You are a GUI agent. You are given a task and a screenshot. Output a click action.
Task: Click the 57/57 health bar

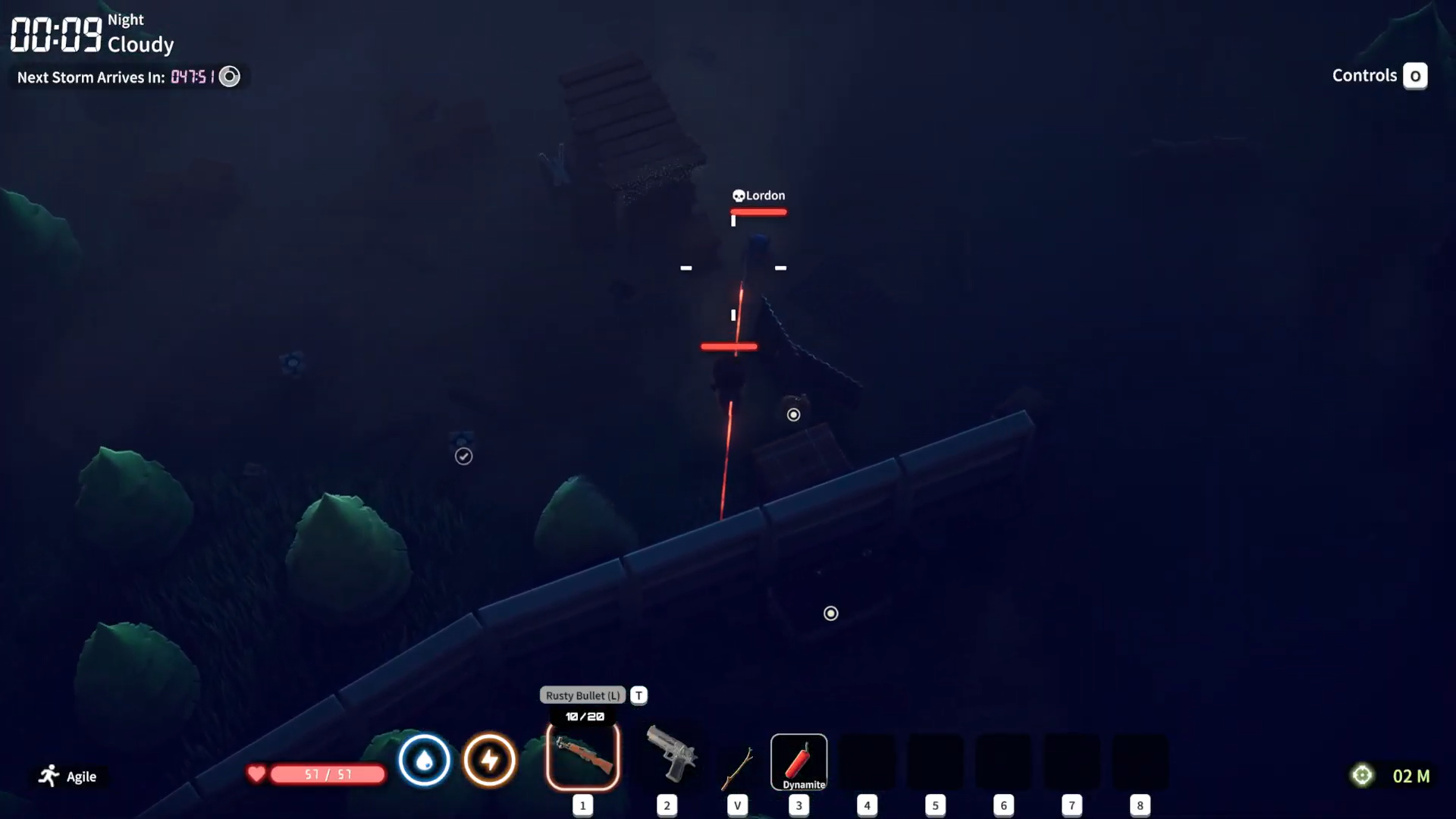[326, 775]
